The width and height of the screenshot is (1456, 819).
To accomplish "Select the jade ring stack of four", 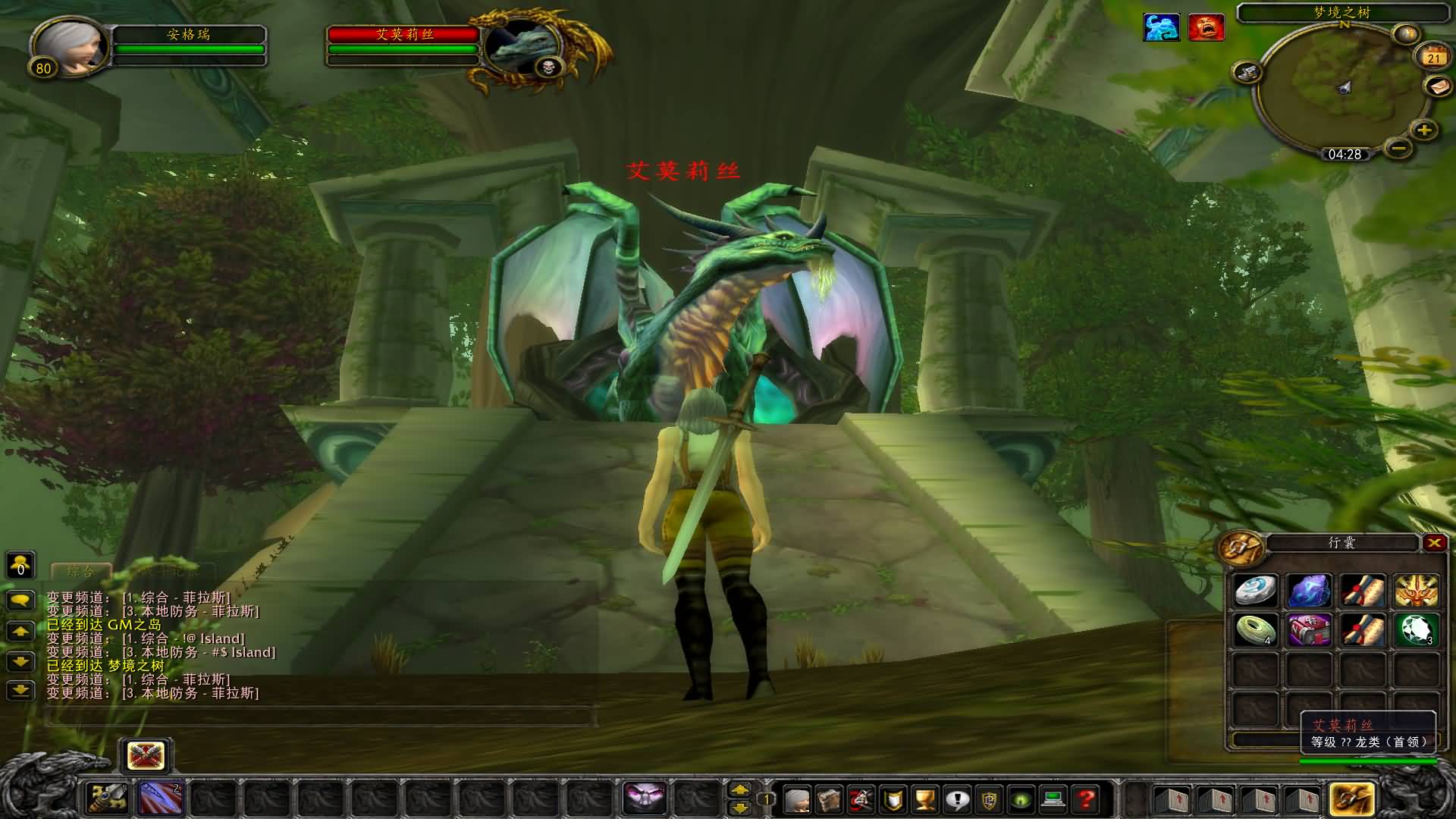I will tap(1255, 630).
